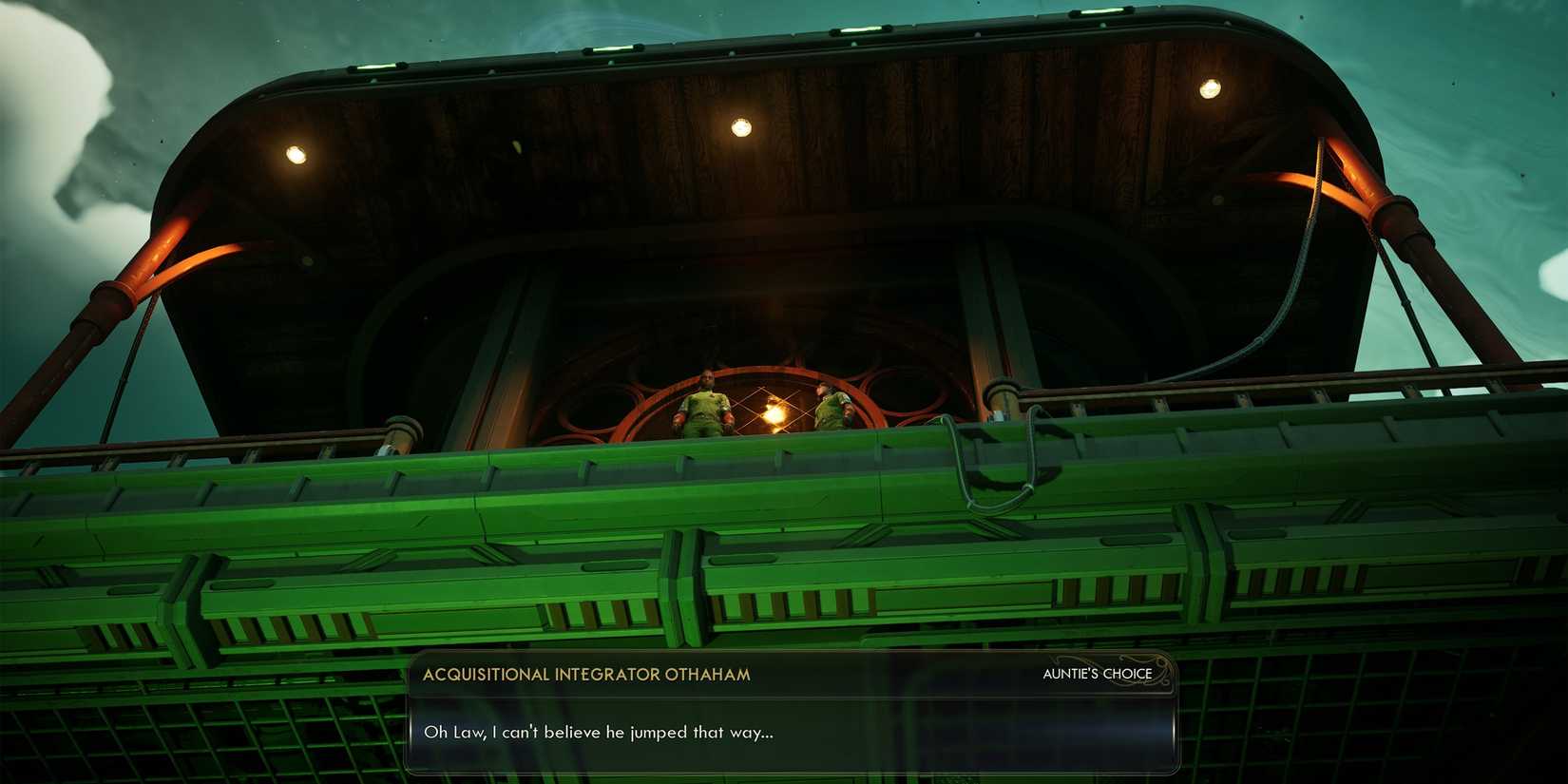Click the left ceiling light fixture
The width and height of the screenshot is (1568, 784).
(x=295, y=154)
